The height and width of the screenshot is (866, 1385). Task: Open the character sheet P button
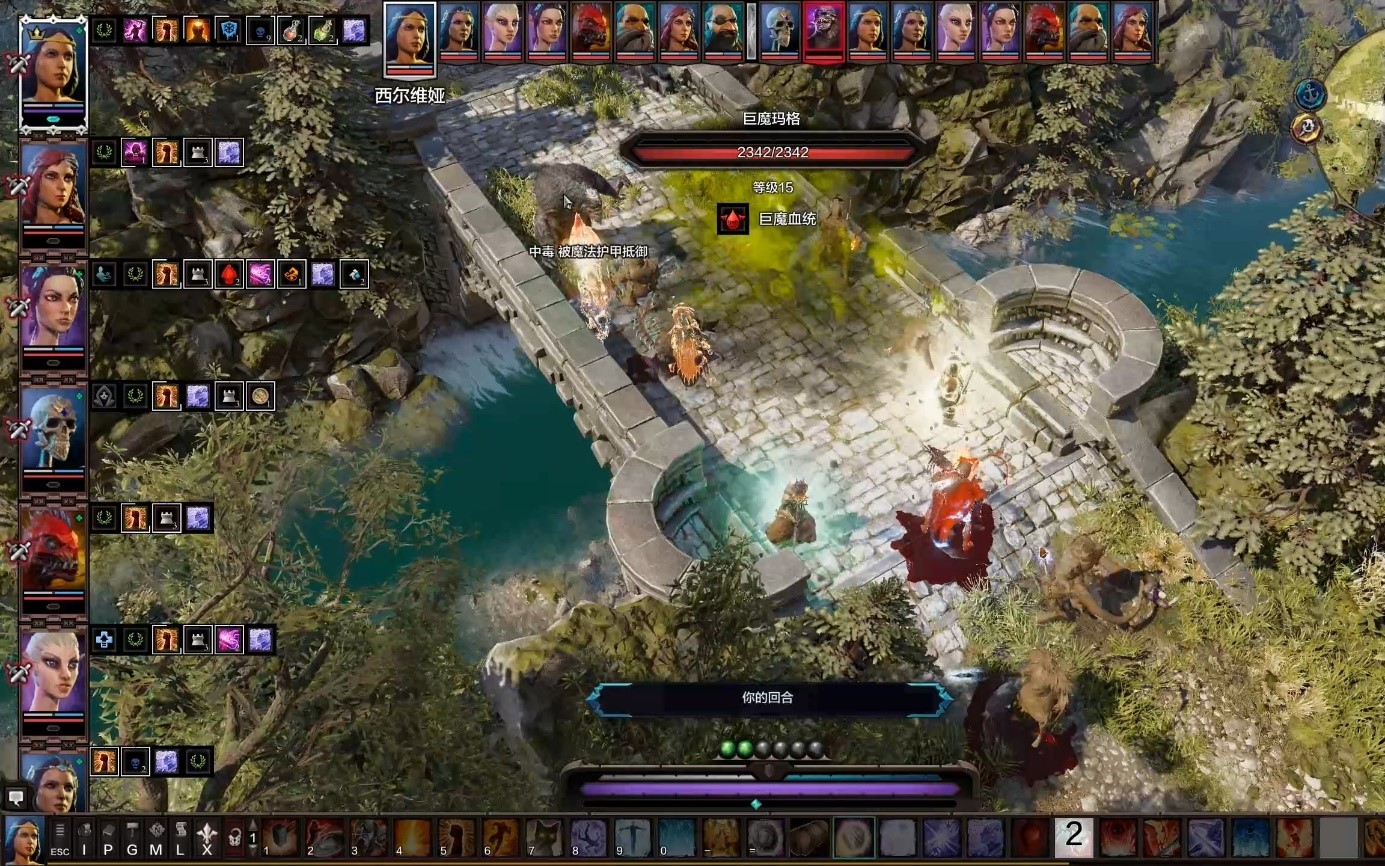[x=108, y=838]
